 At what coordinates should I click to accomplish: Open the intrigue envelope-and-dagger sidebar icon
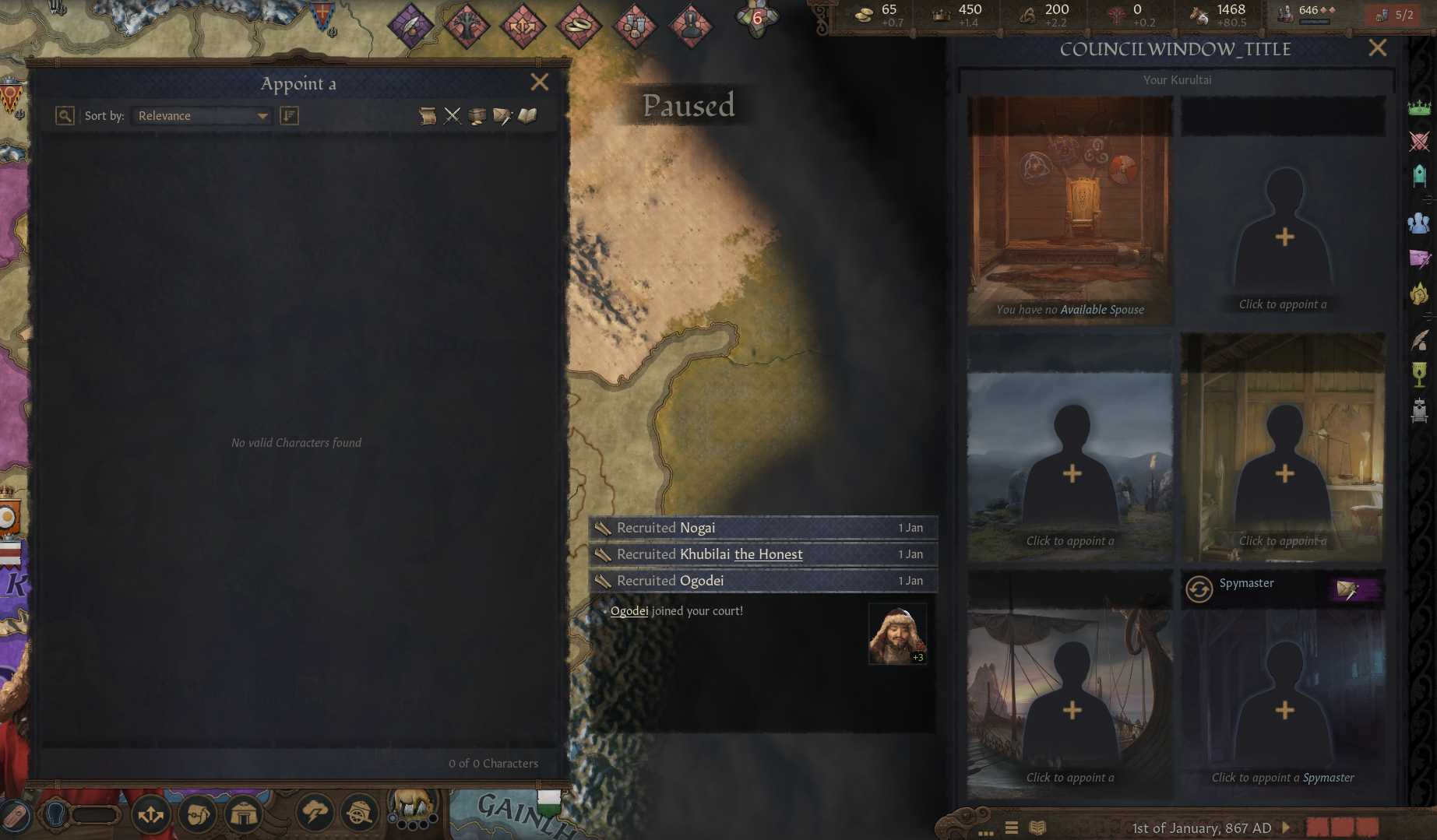pos(1421,259)
